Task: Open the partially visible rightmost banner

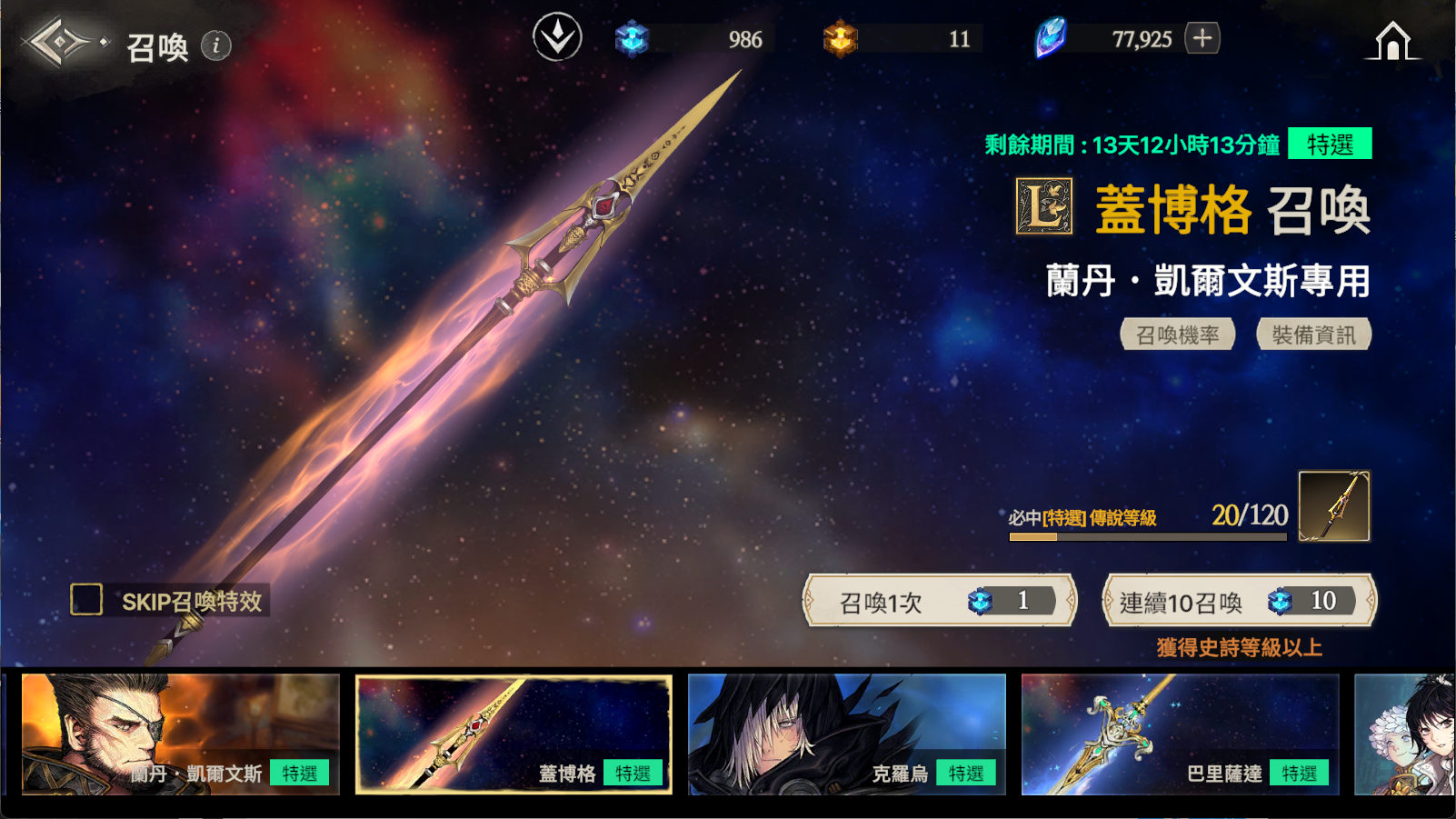Action: pyautogui.click(x=1405, y=734)
